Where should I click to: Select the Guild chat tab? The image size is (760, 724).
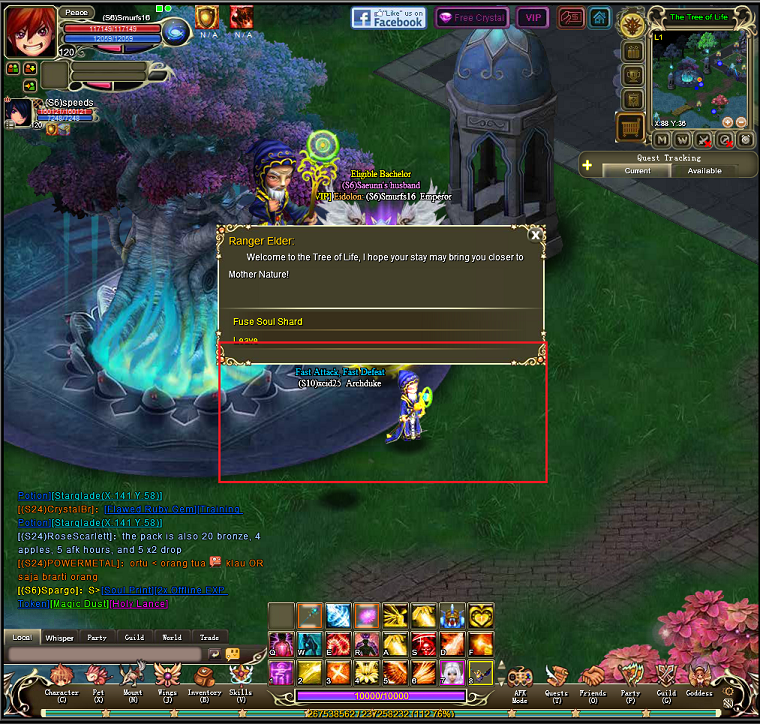134,637
